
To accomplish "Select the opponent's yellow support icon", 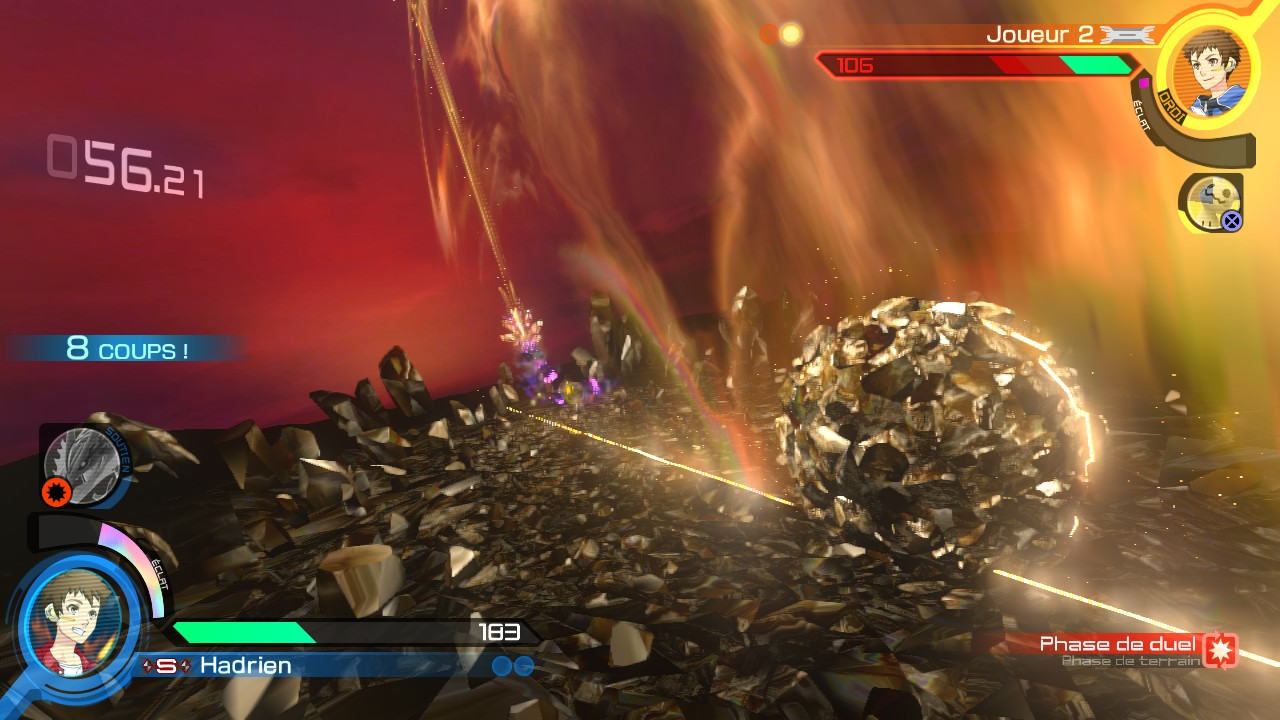I will click(1212, 201).
